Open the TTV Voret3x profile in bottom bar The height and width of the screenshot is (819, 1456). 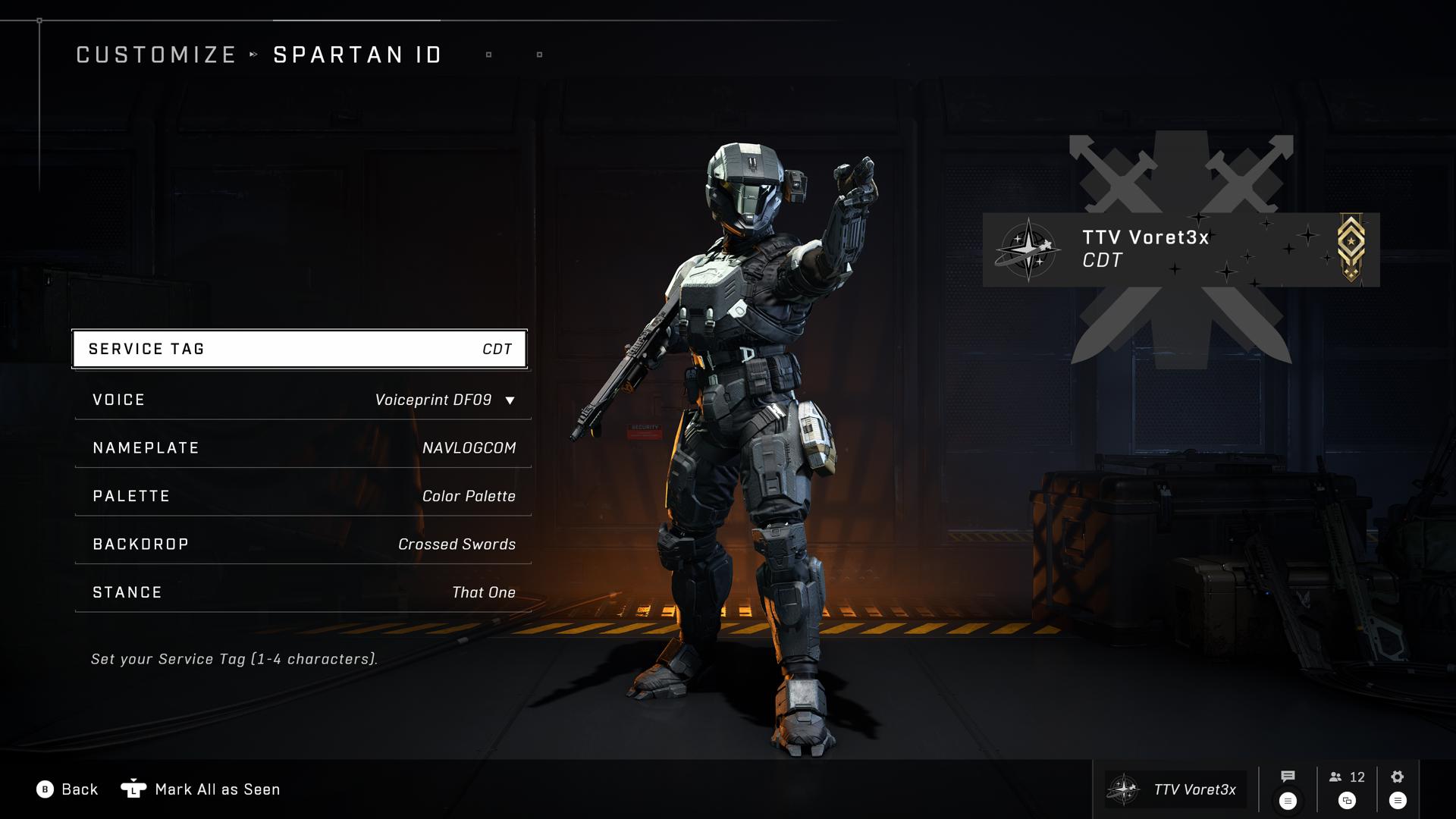pyautogui.click(x=1175, y=789)
